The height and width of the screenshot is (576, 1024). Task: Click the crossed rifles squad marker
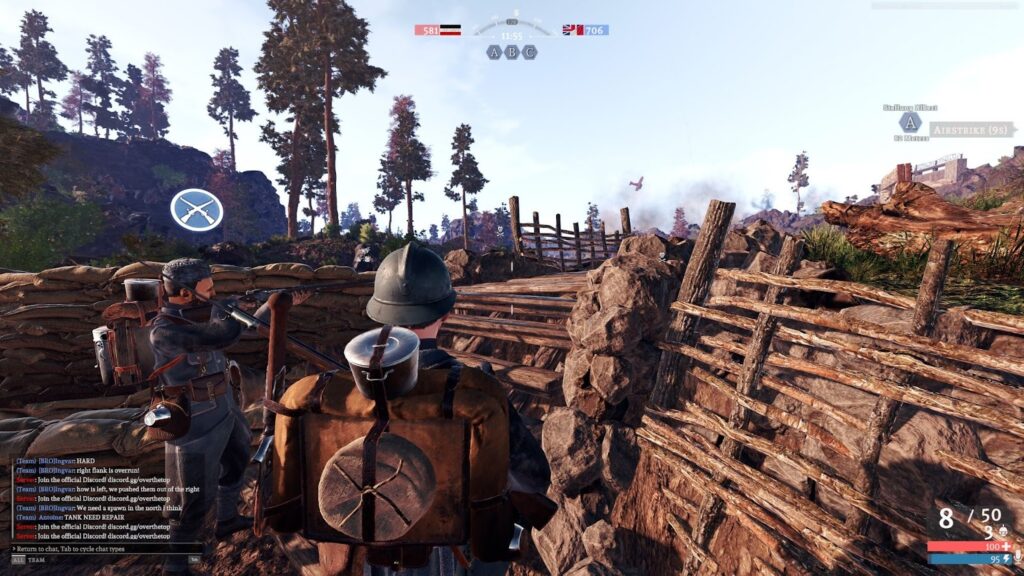click(196, 210)
